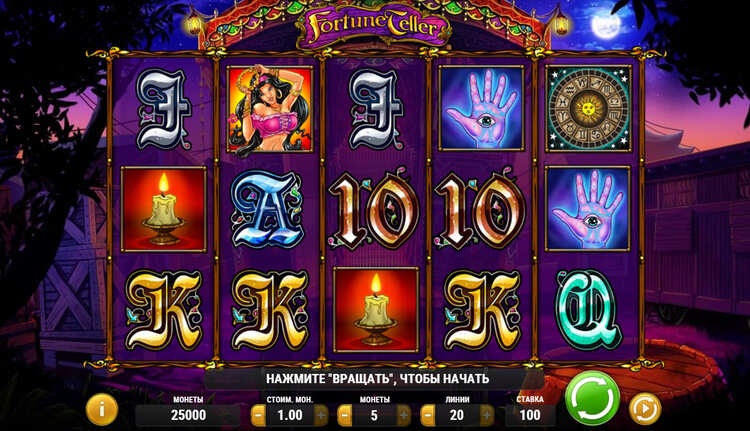Add more lines (ЛИНИИ)

pyautogui.click(x=487, y=415)
